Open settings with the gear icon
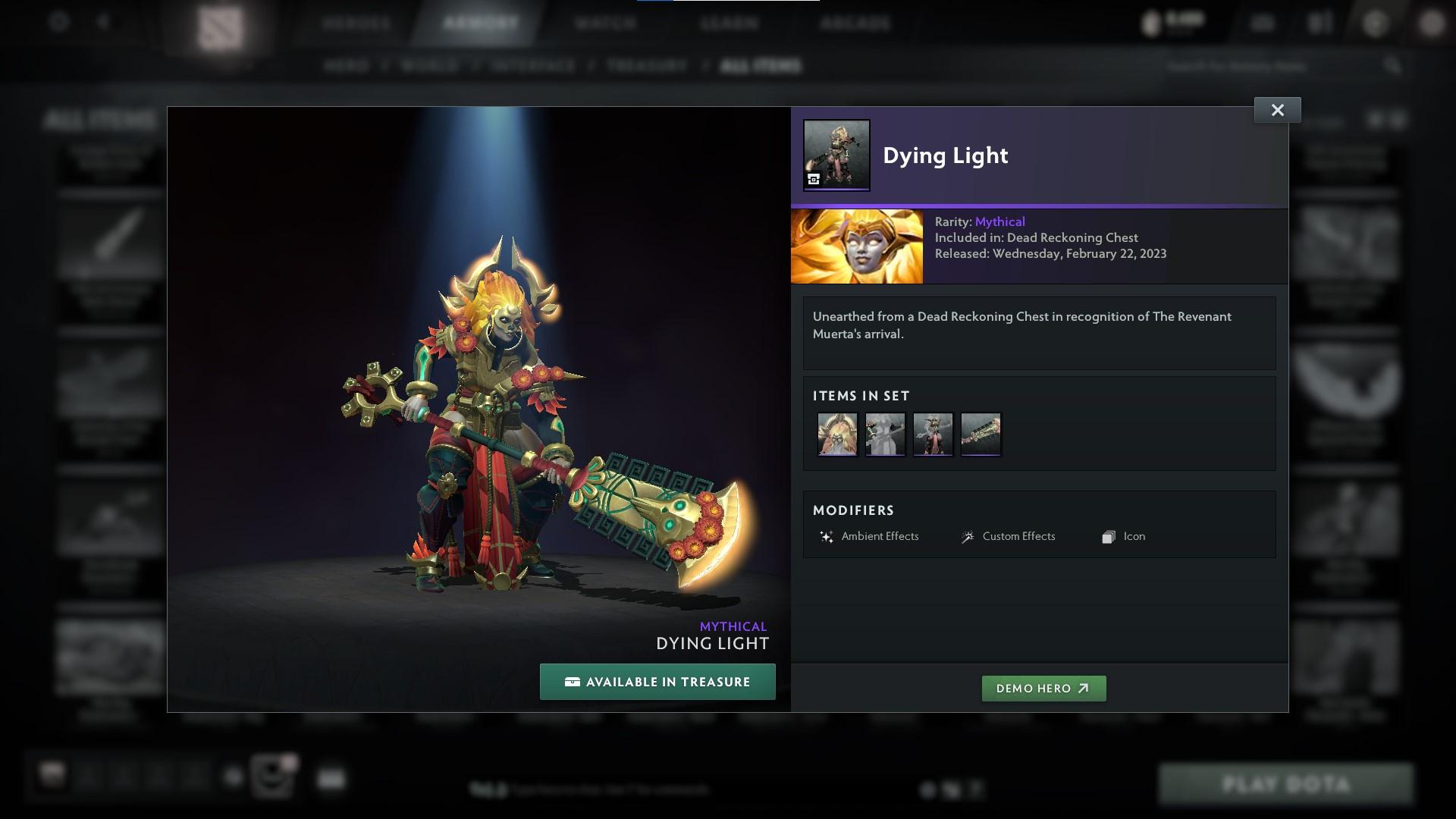This screenshot has width=1456, height=819. click(58, 23)
